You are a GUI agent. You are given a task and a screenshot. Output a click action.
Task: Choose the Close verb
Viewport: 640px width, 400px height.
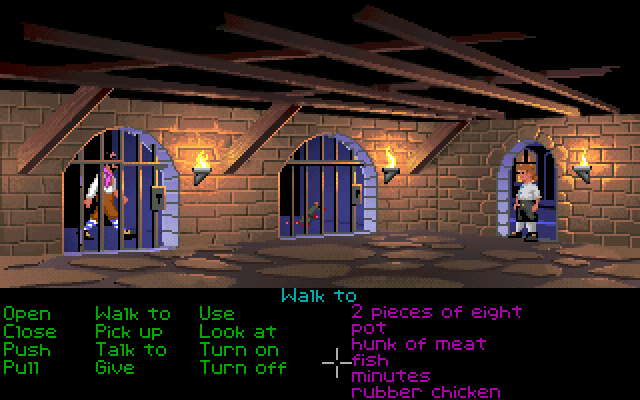pos(30,331)
